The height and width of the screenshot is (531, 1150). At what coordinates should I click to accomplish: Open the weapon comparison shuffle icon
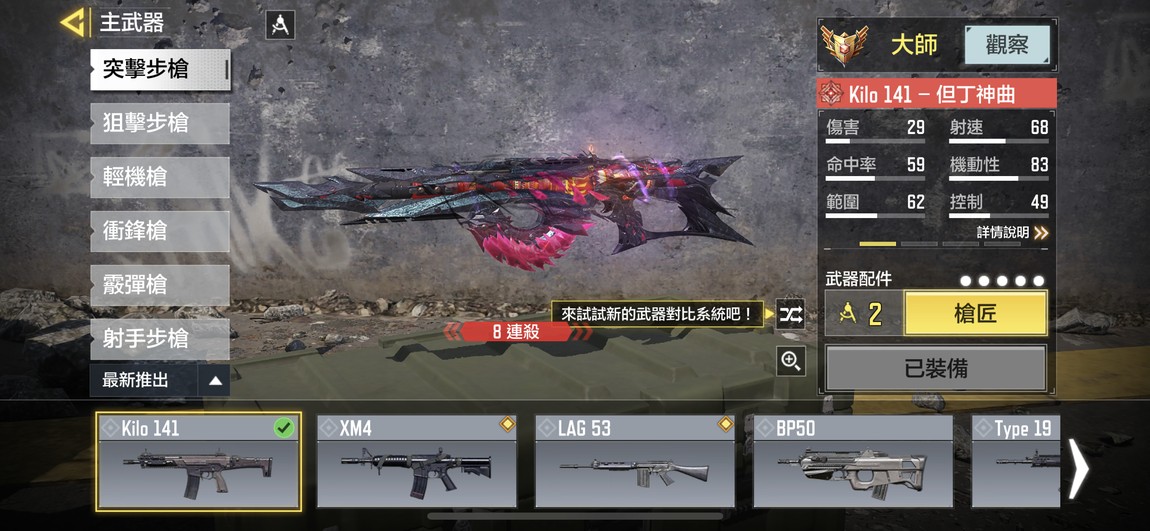click(x=791, y=315)
